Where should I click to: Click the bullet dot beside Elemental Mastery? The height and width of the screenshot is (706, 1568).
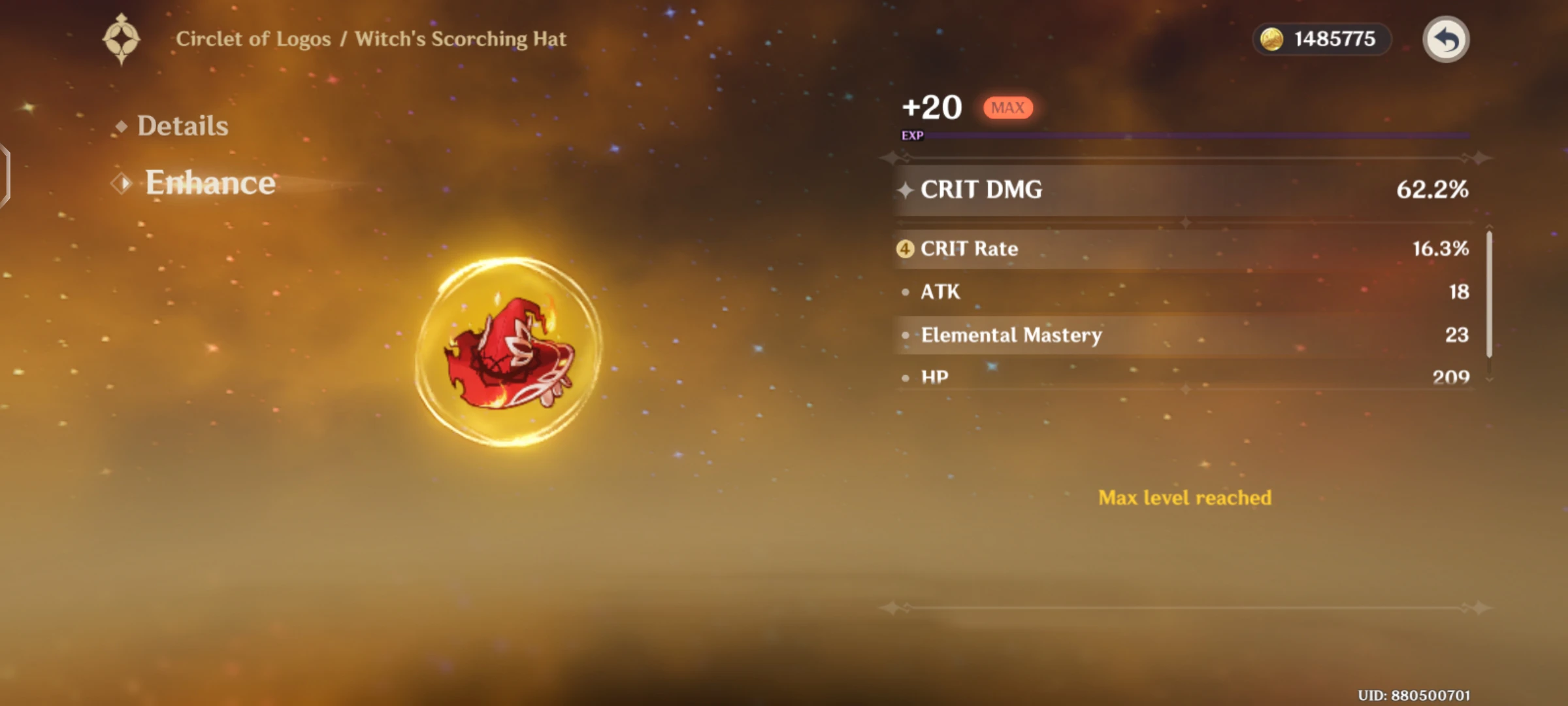pyautogui.click(x=905, y=335)
